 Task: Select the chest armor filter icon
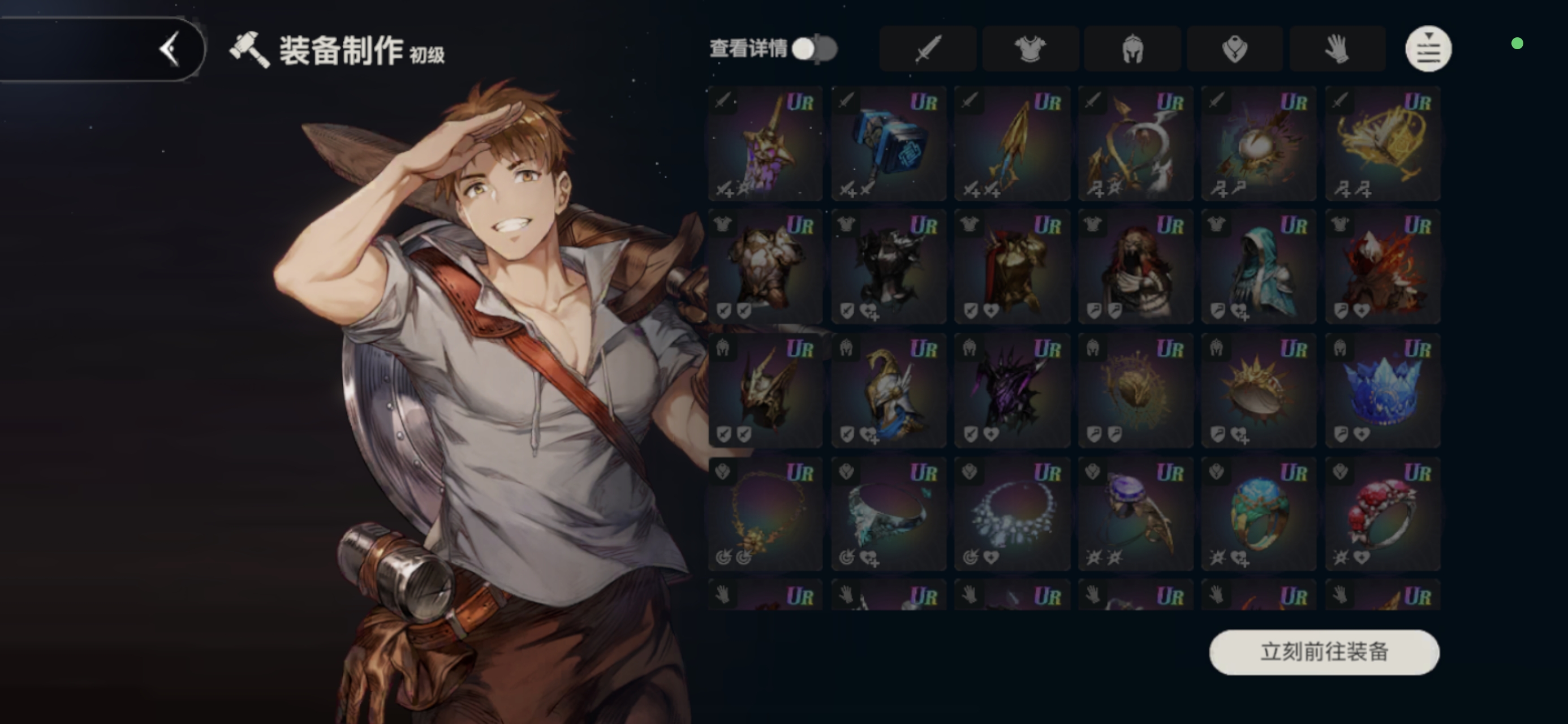[1030, 49]
